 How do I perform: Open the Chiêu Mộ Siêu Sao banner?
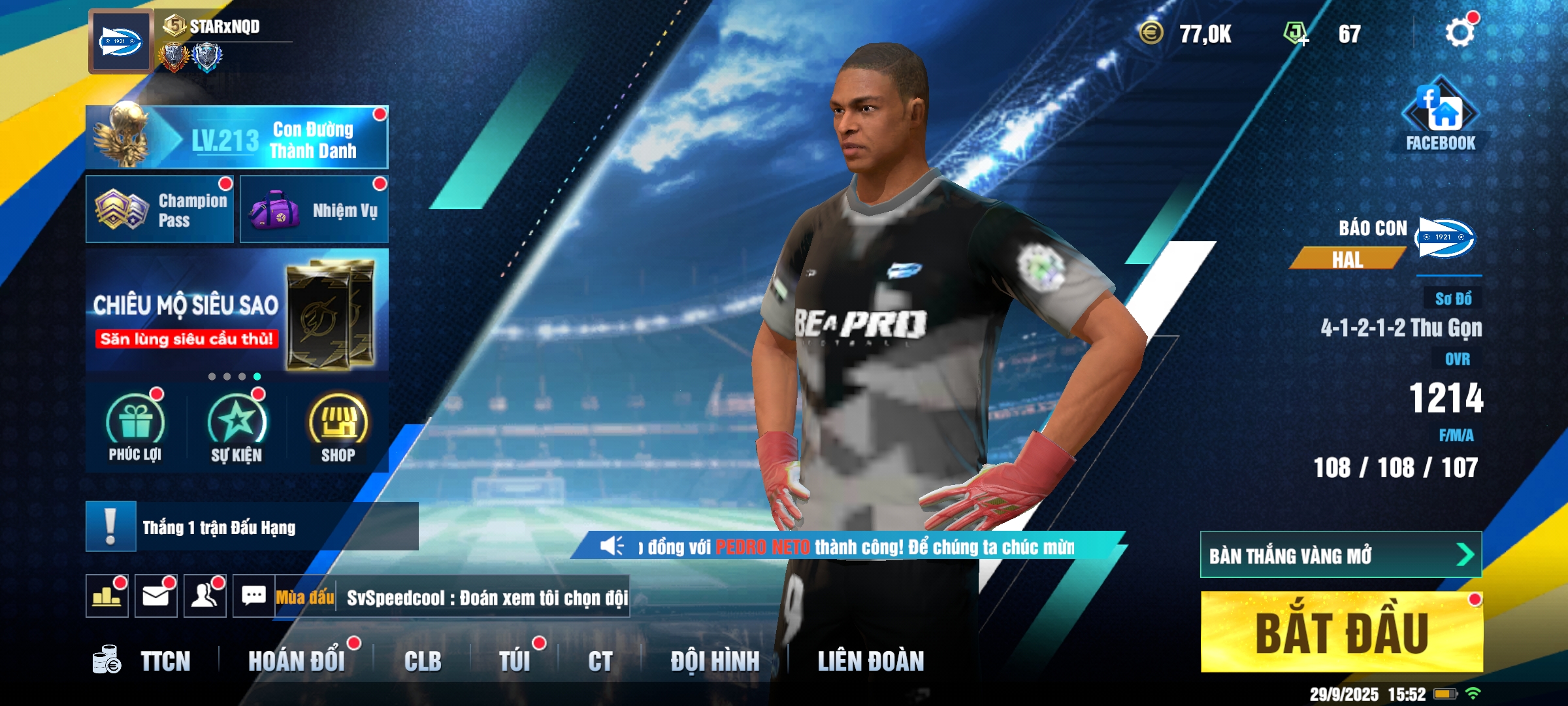point(237,310)
